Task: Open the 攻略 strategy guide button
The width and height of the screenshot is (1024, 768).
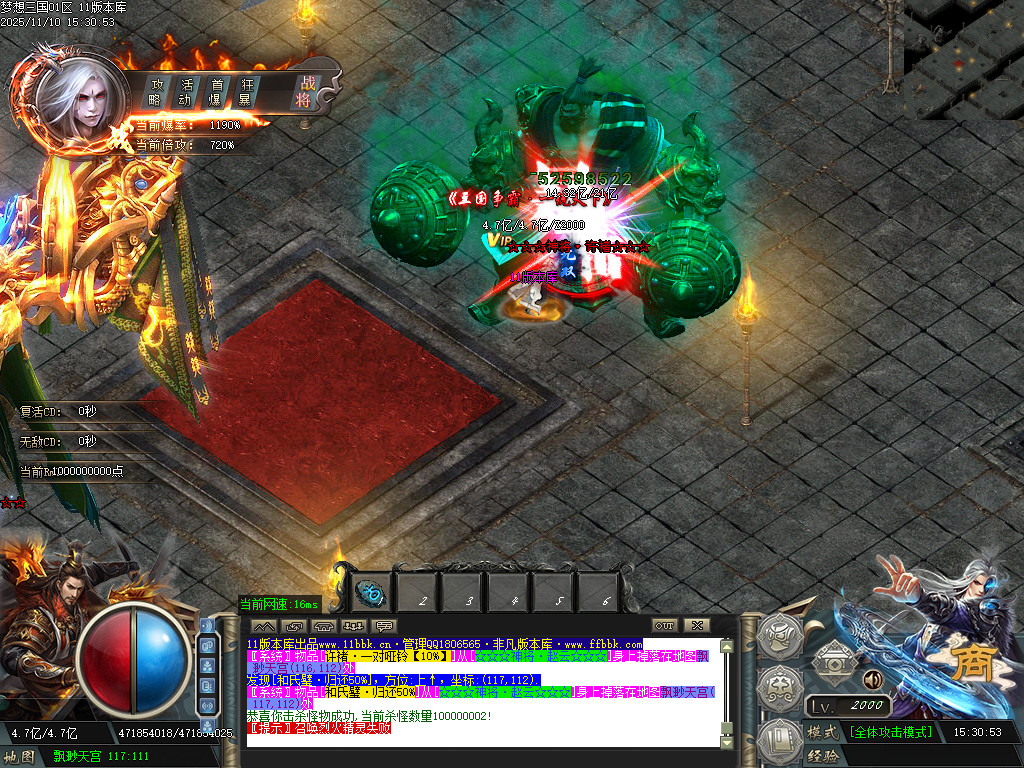Action: 156,92
